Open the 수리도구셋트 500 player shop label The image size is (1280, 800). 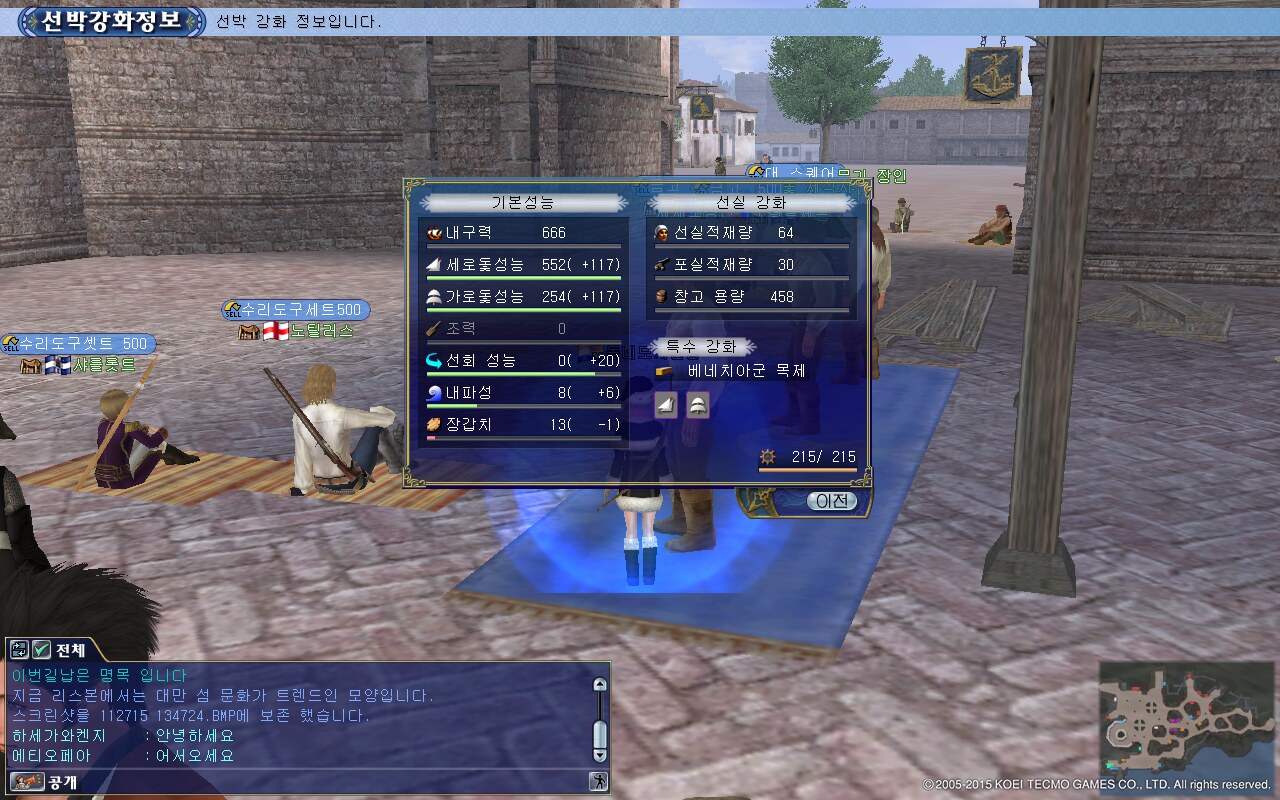(79, 344)
